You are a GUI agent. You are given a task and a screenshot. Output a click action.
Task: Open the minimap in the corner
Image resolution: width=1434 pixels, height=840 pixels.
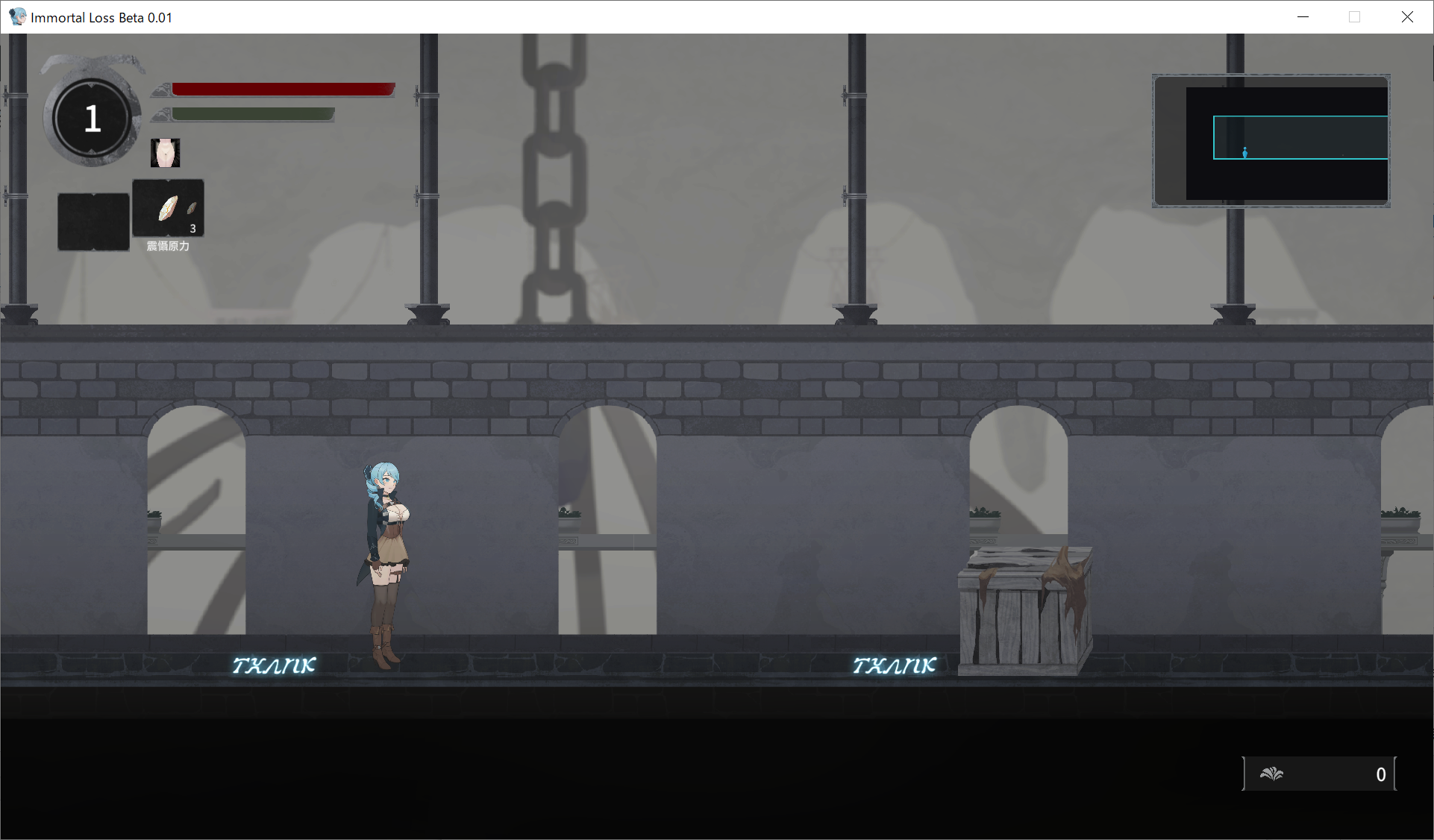1271,140
